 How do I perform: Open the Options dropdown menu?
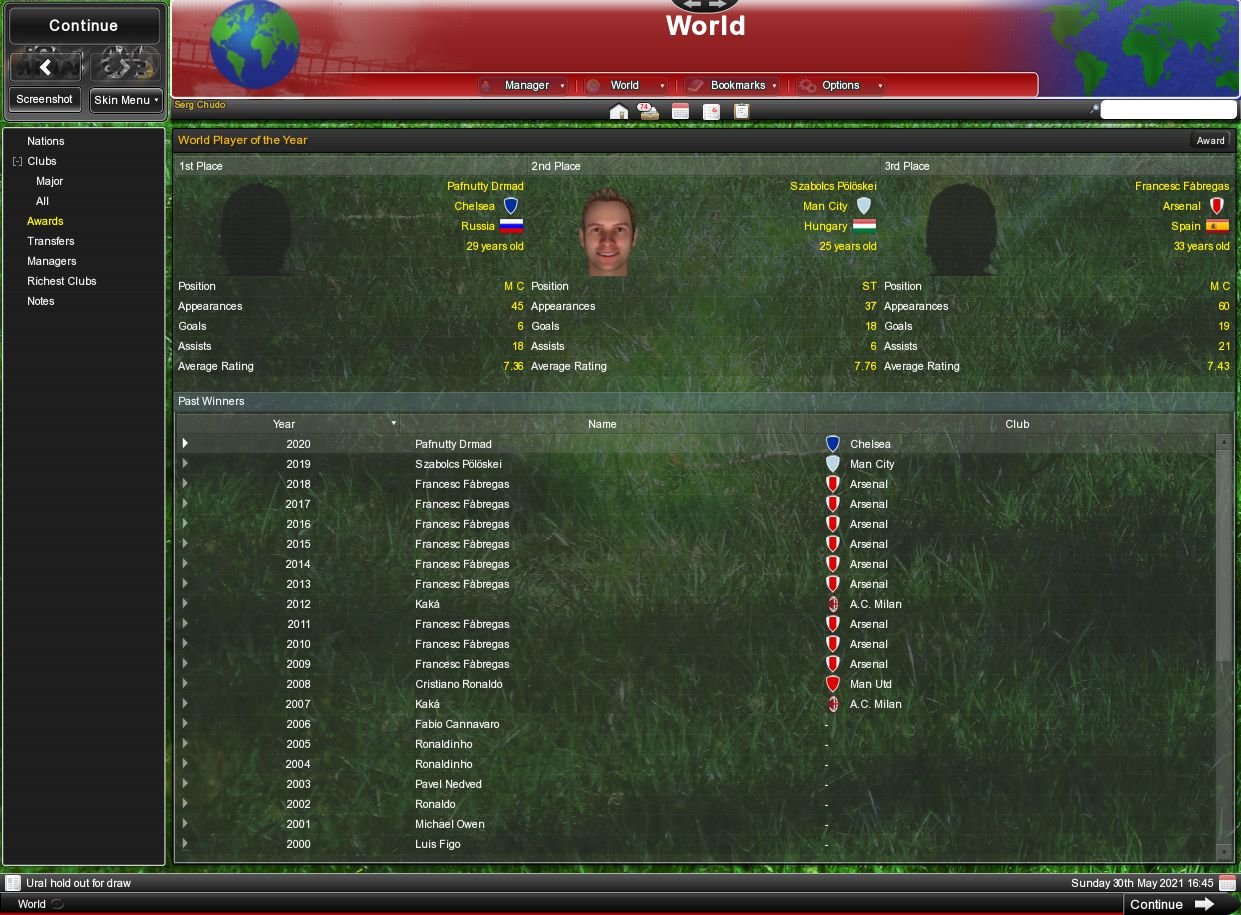click(841, 86)
